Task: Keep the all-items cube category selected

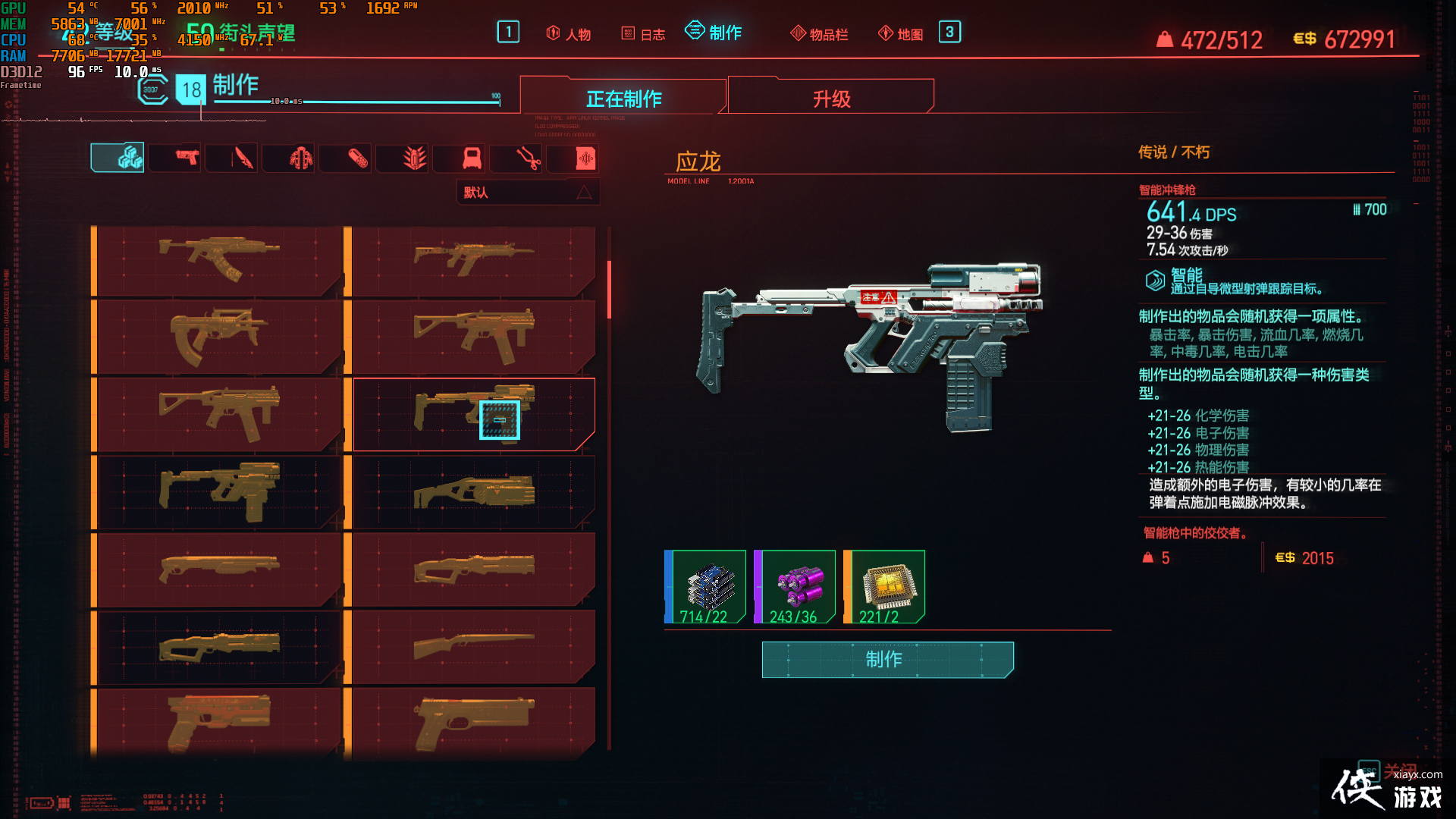Action: [118, 156]
